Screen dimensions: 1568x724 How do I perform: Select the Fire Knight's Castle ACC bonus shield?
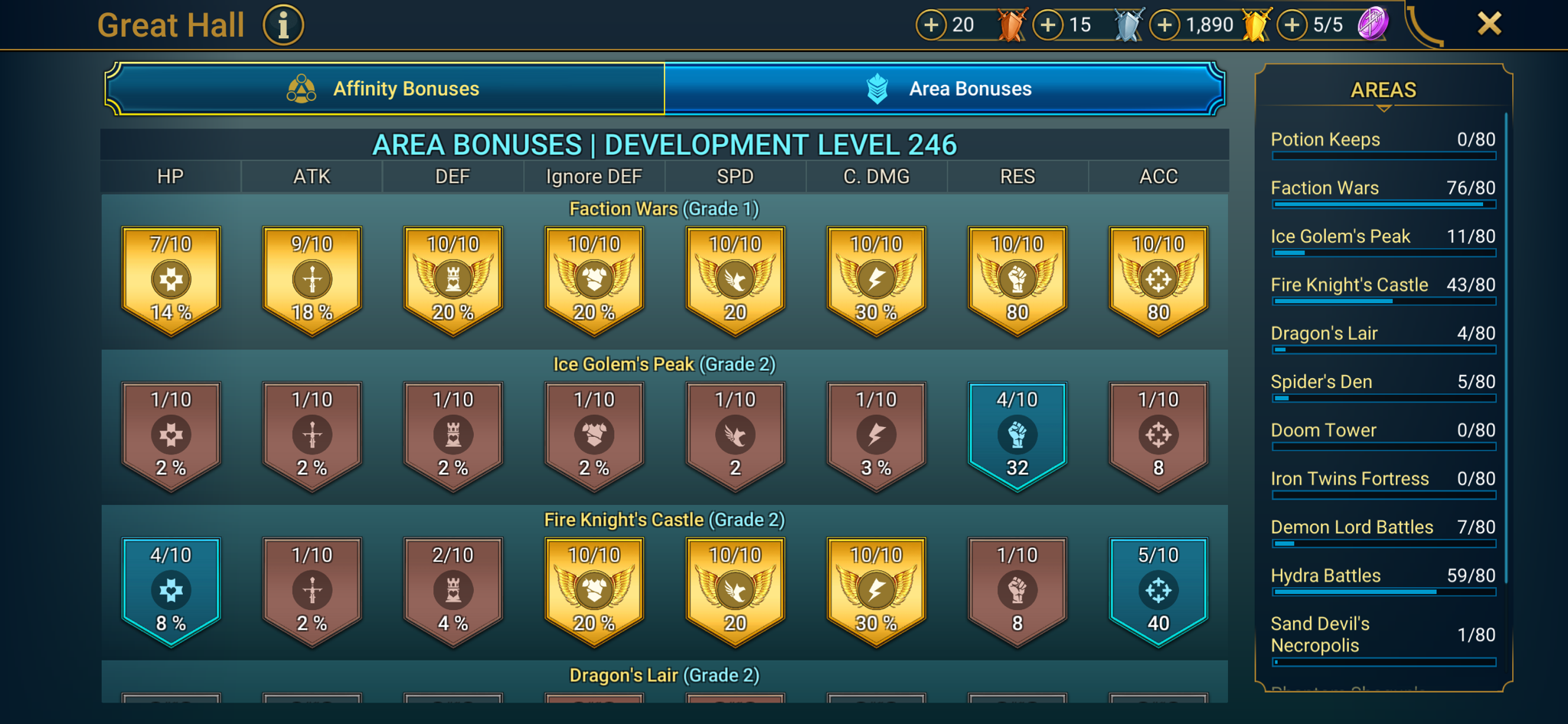(1158, 591)
